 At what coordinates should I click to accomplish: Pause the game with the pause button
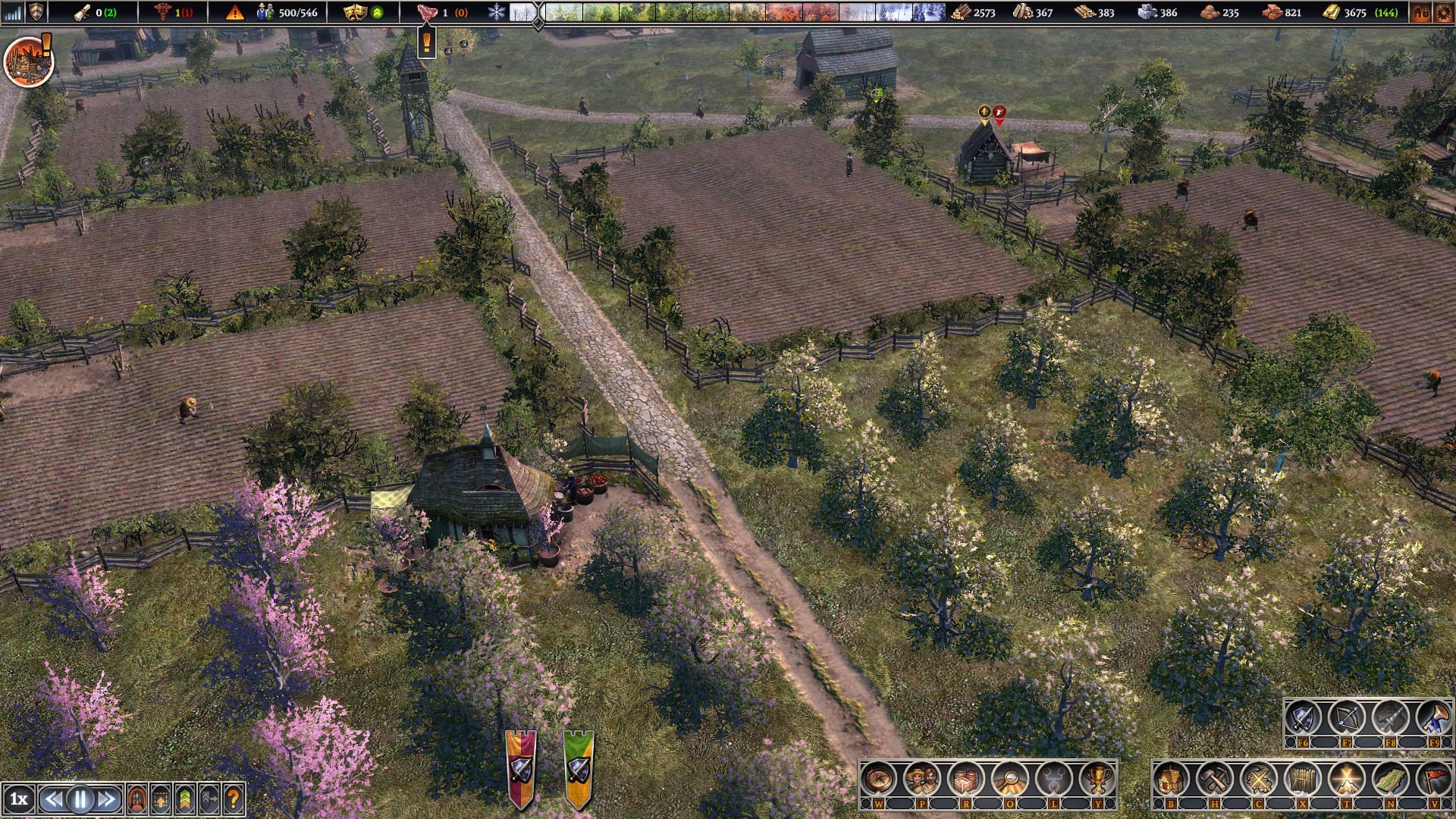click(80, 799)
